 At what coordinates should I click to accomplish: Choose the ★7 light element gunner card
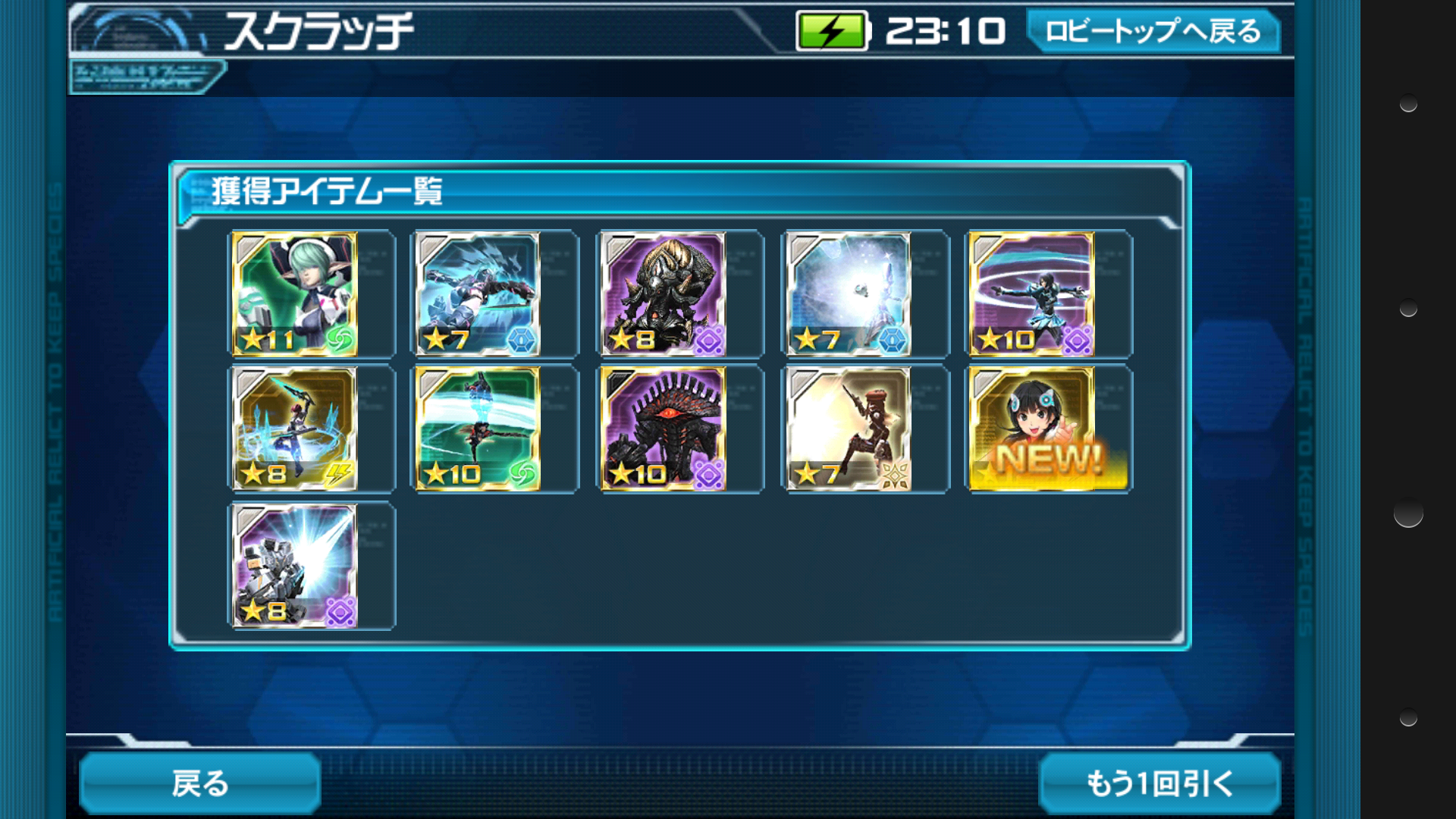(x=848, y=429)
